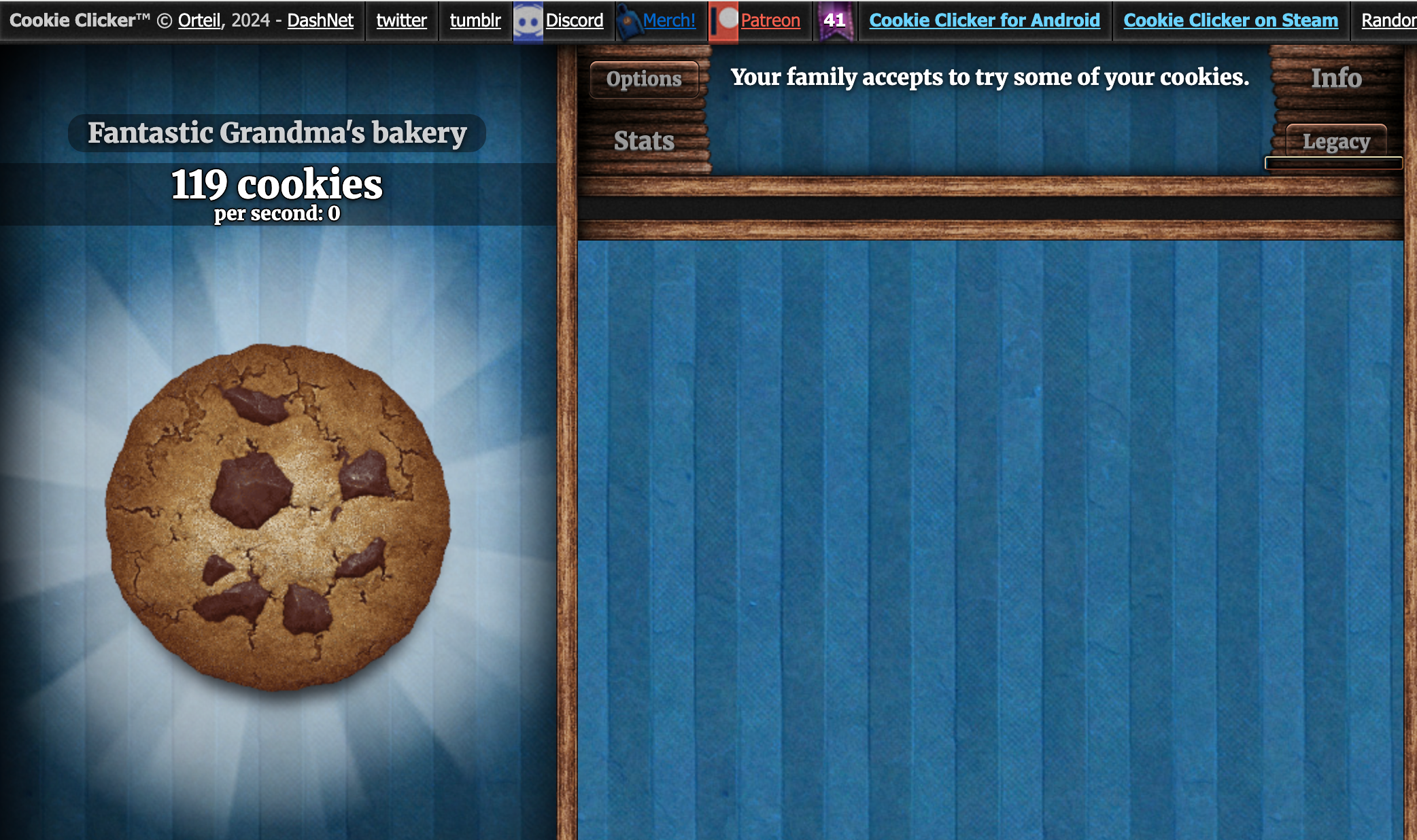Open the tumblr link
Image resolution: width=1417 pixels, height=840 pixels.
[475, 20]
